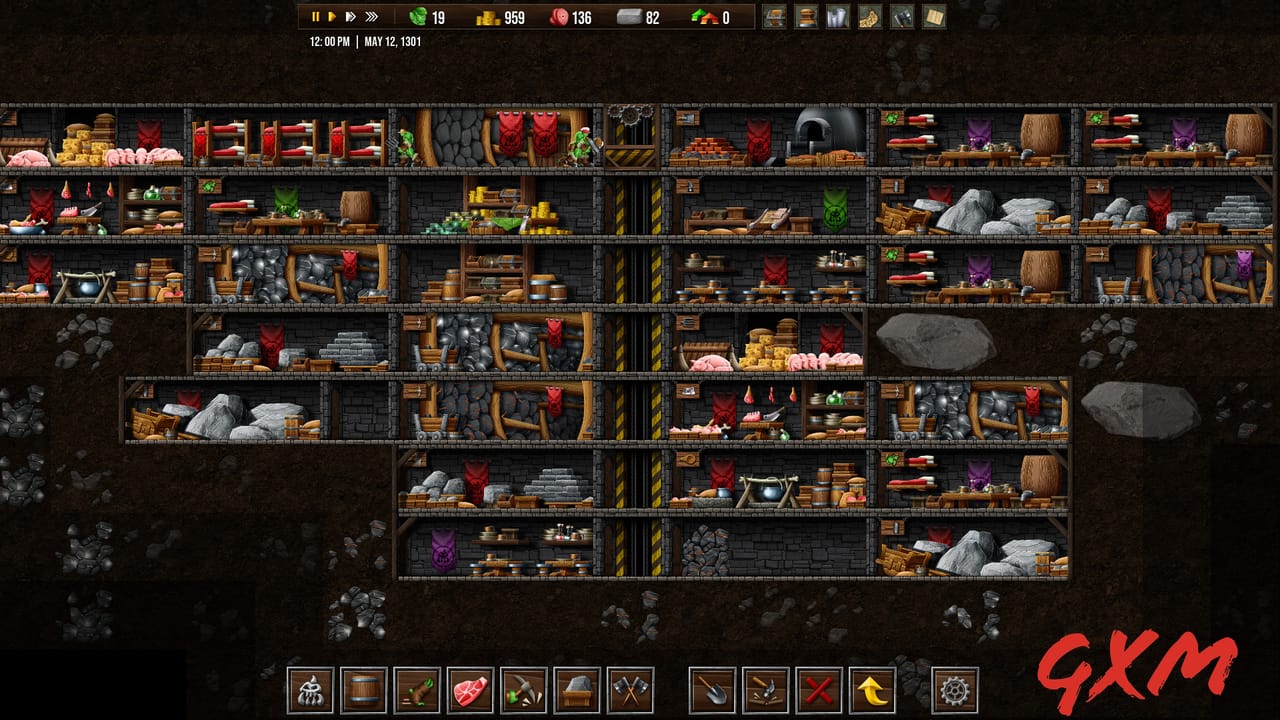This screenshot has width=1280, height=720.
Task: Click the binoculars scouting icon
Action: [x=901, y=17]
